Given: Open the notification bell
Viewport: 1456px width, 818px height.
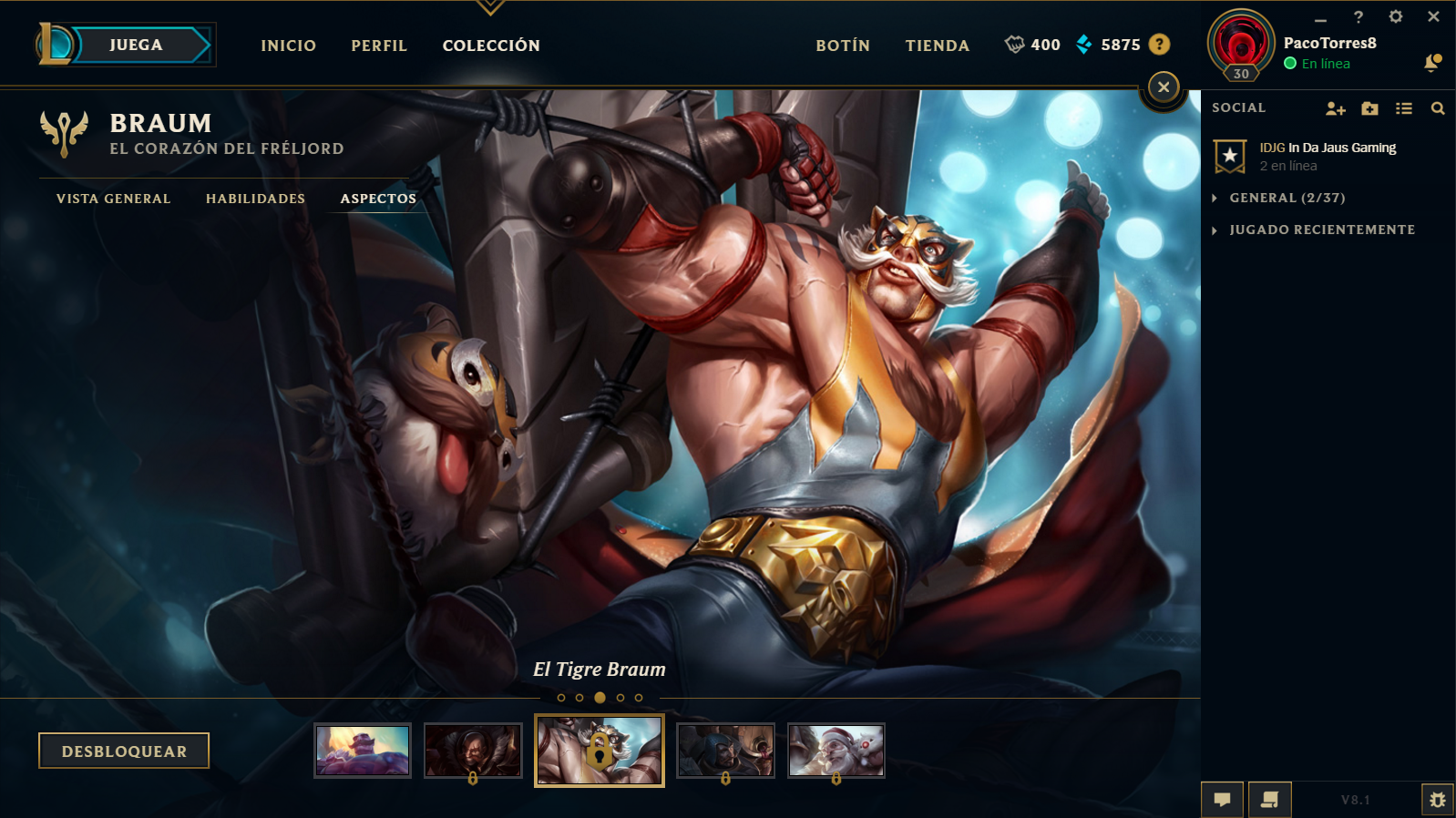Looking at the screenshot, I should click(1431, 63).
